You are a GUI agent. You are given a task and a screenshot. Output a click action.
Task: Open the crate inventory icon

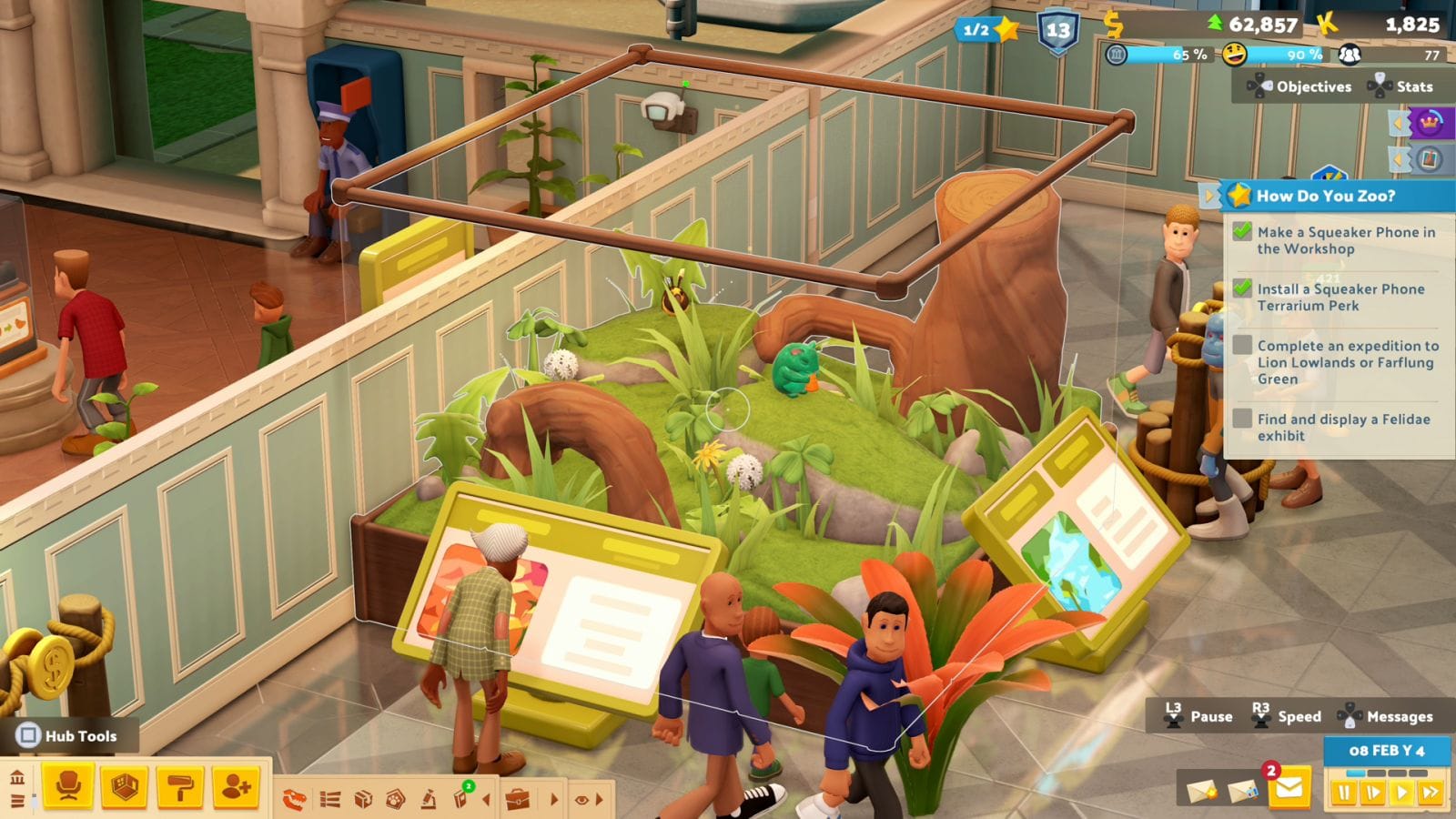point(363,800)
